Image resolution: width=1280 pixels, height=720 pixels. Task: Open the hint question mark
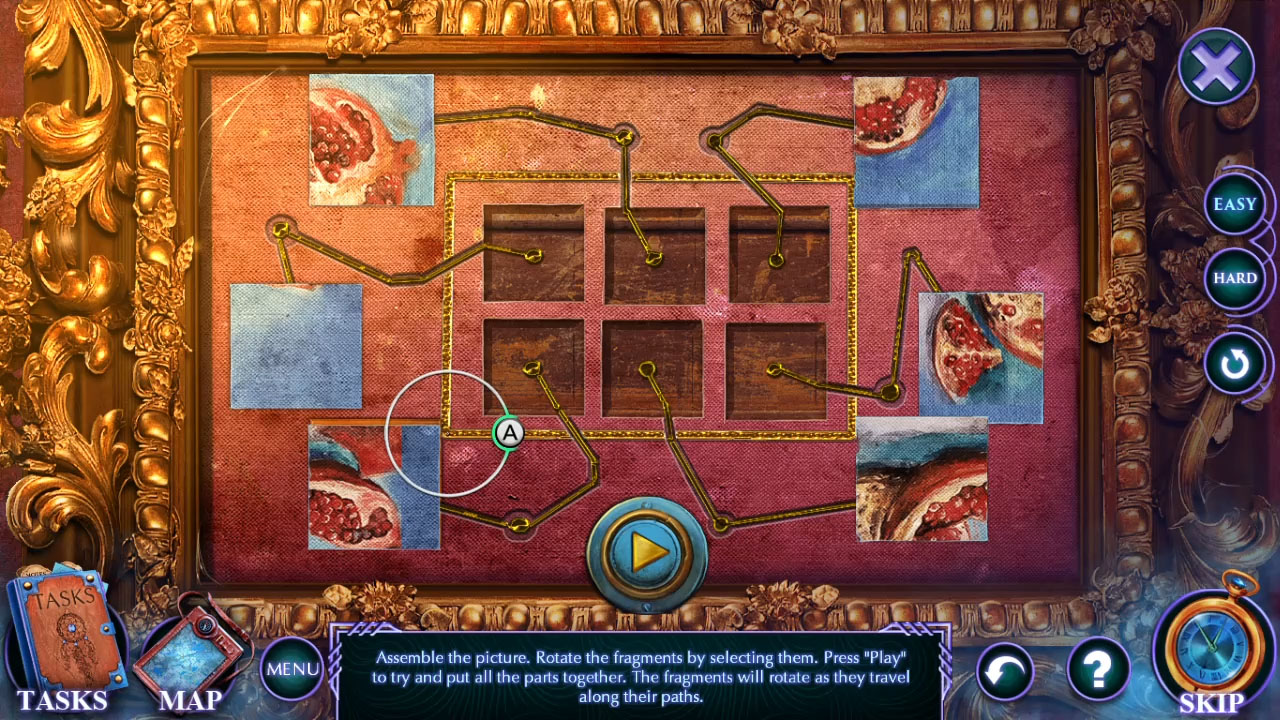click(1096, 670)
